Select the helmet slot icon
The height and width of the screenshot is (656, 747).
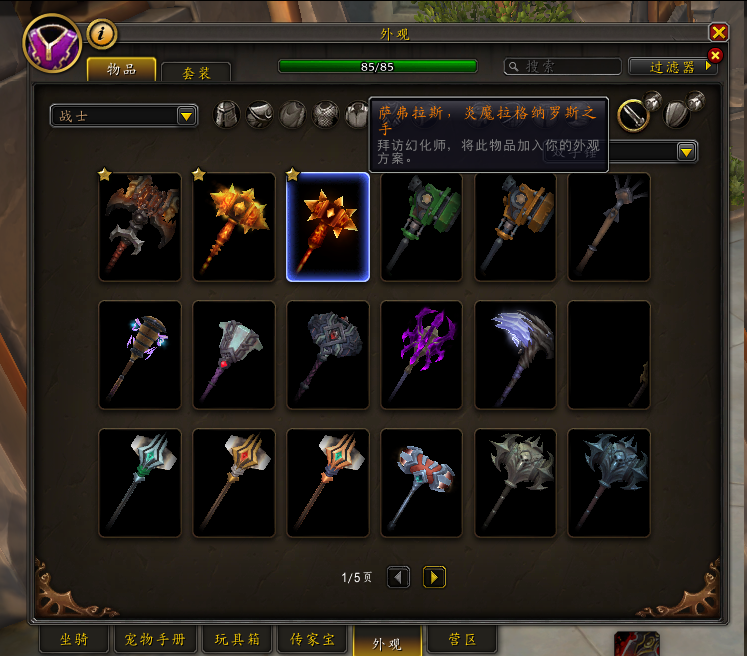tap(227, 115)
